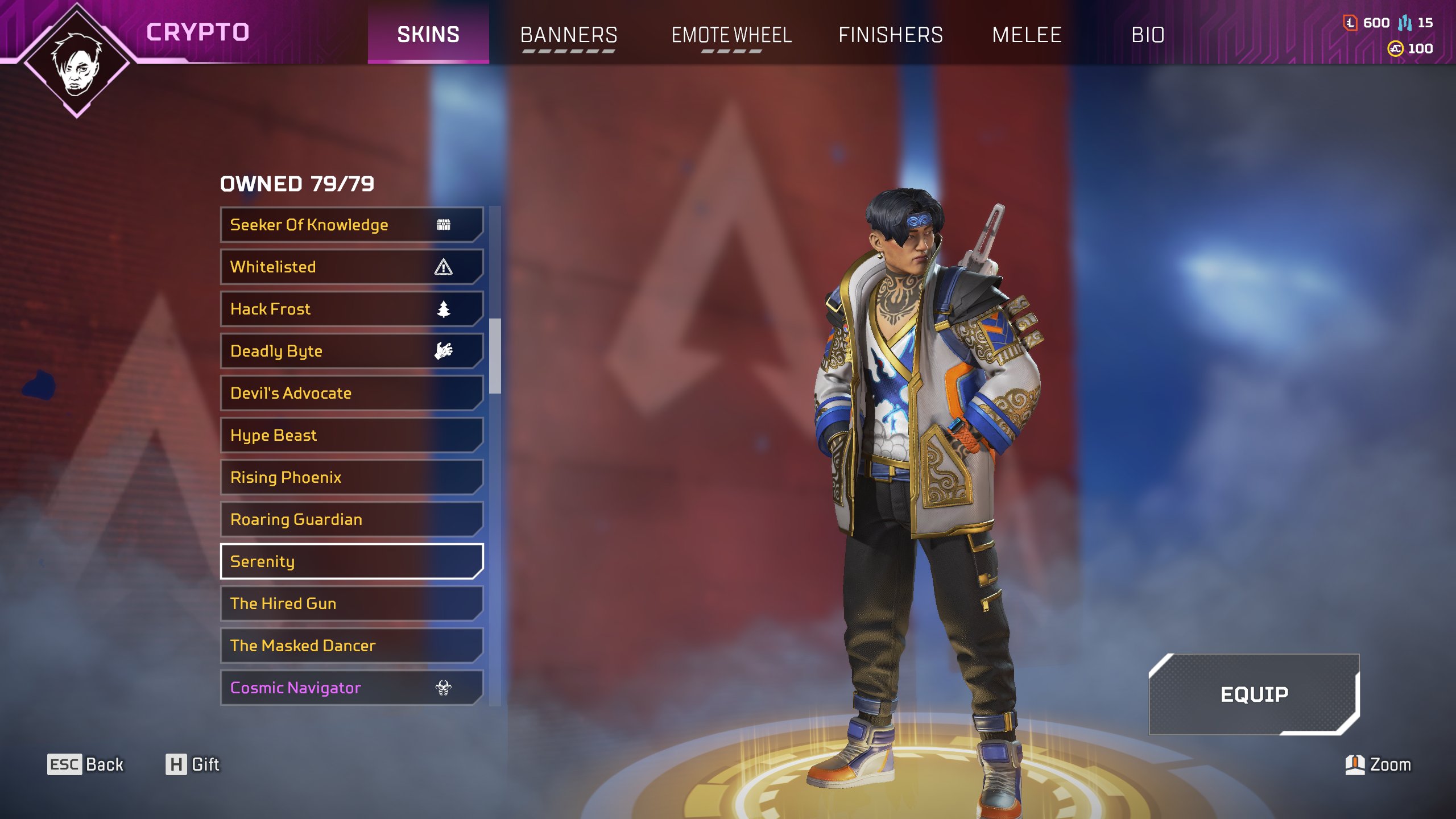Click the skin list scrollbar handle

coord(495,355)
